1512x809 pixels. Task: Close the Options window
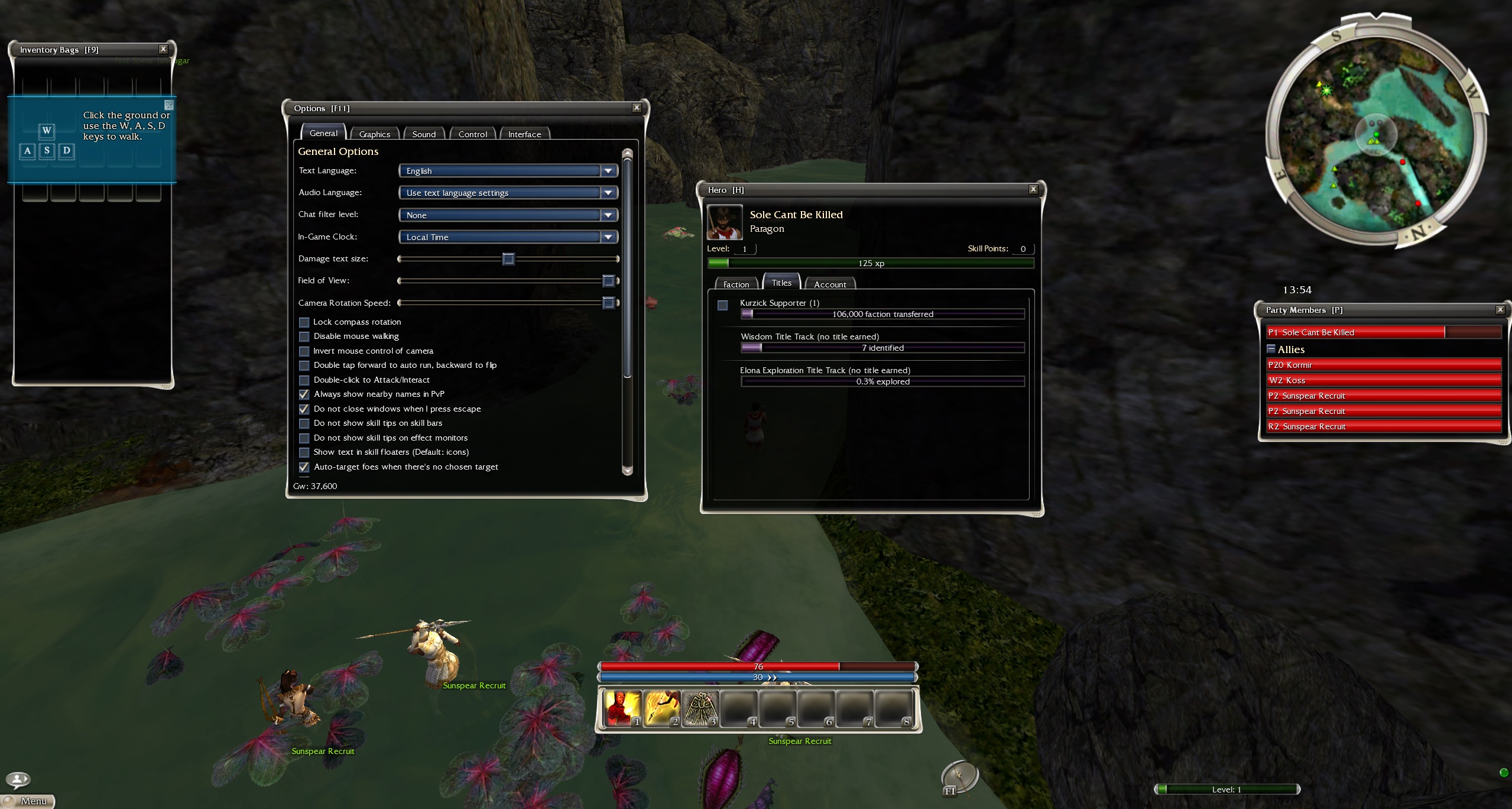point(637,108)
